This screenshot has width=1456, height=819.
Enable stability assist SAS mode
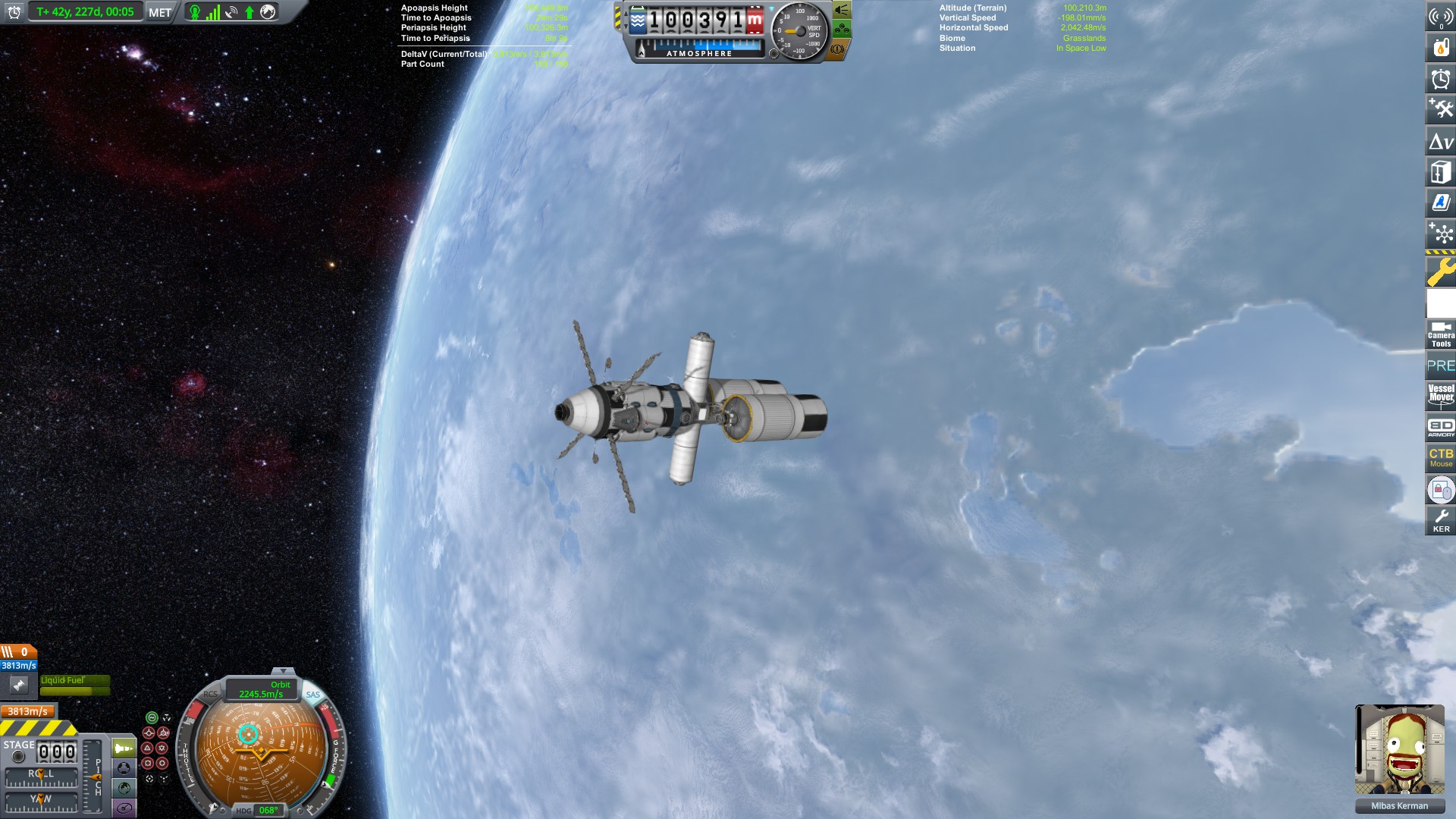pos(152,717)
